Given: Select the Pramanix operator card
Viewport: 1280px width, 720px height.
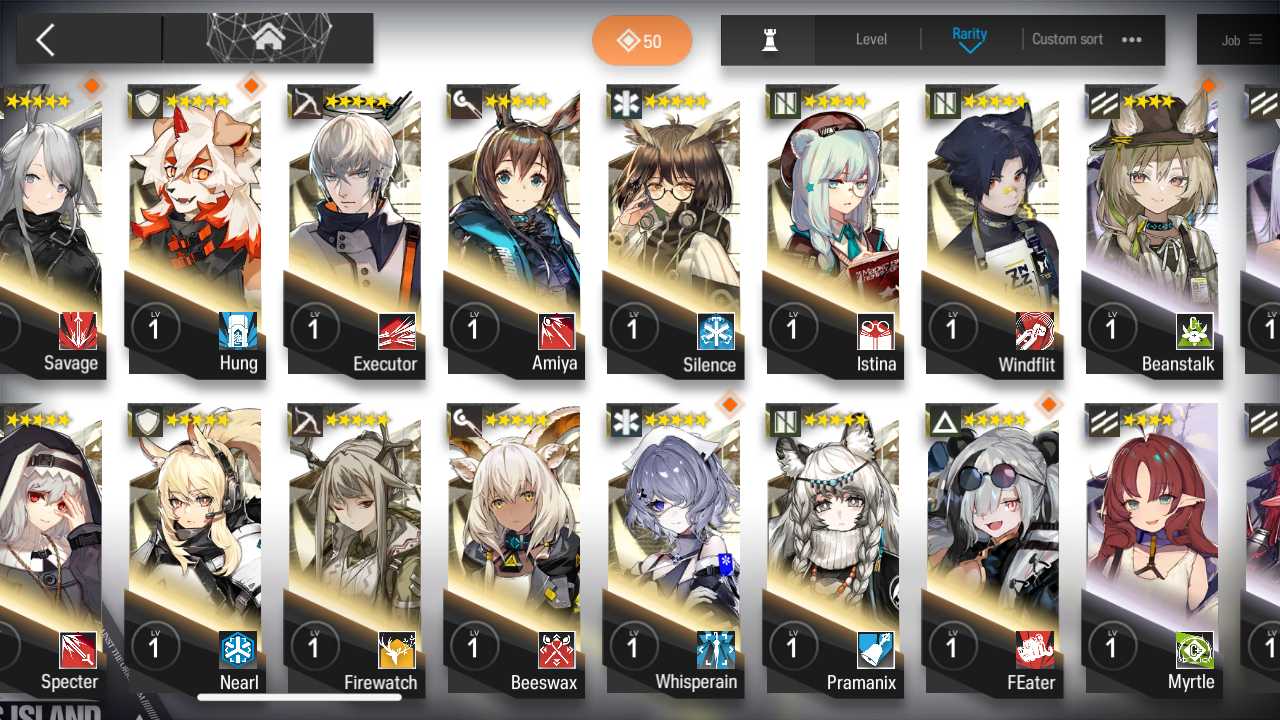Looking at the screenshot, I should [x=832, y=548].
